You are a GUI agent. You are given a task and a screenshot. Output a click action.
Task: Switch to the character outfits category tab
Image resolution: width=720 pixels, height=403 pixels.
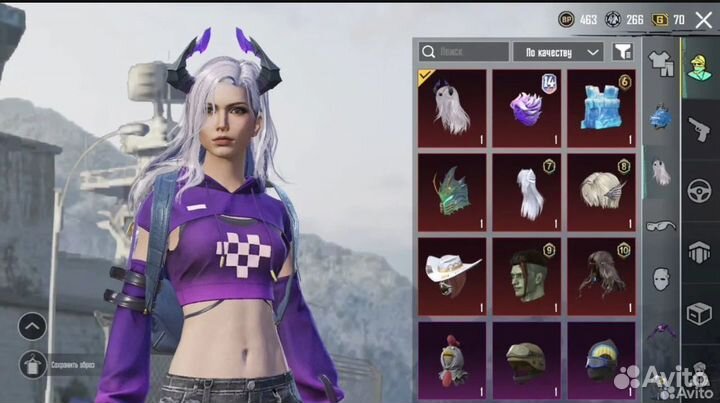[x=698, y=67]
